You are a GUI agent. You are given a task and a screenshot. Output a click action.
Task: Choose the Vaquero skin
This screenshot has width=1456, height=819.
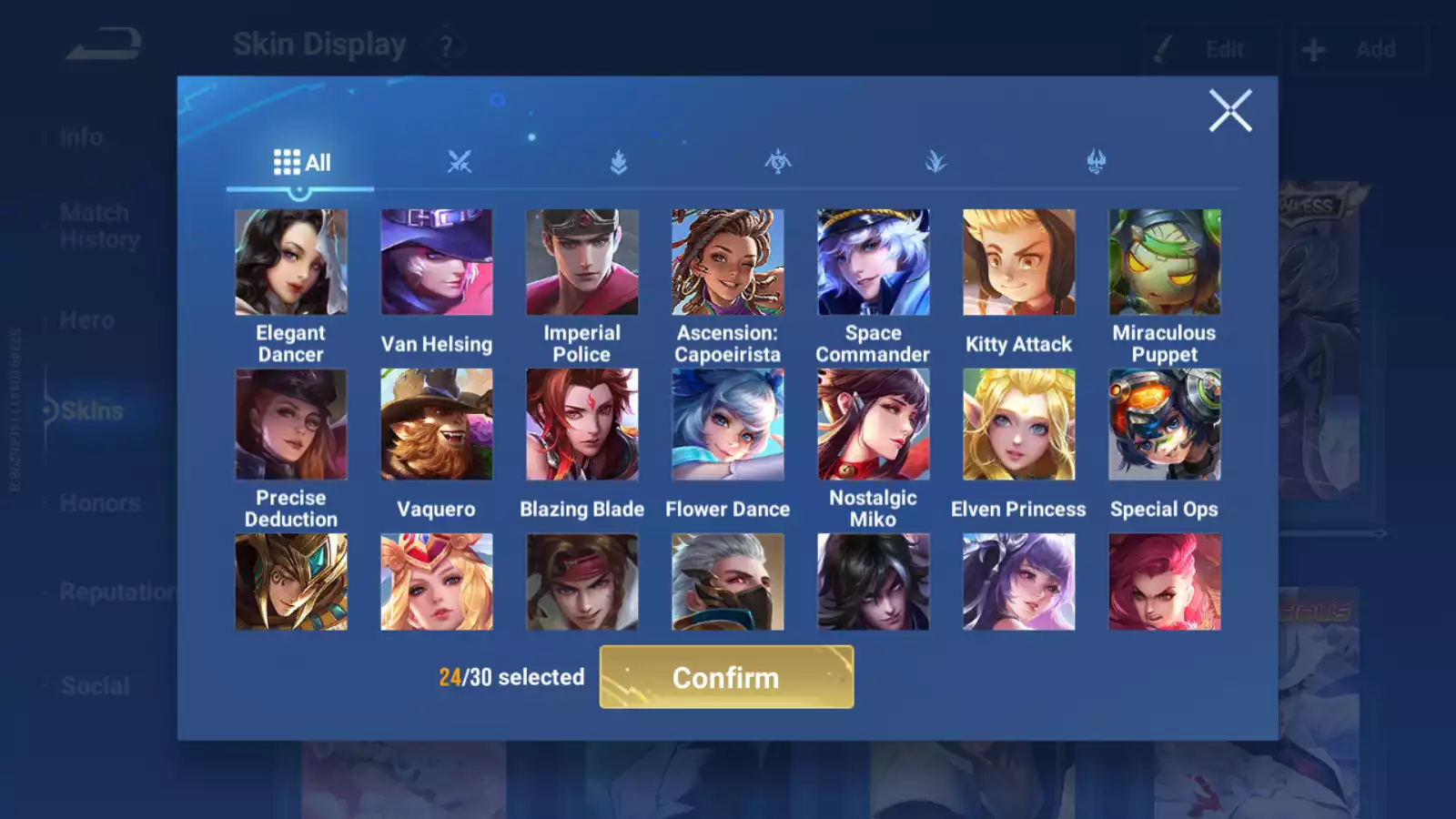(x=437, y=424)
